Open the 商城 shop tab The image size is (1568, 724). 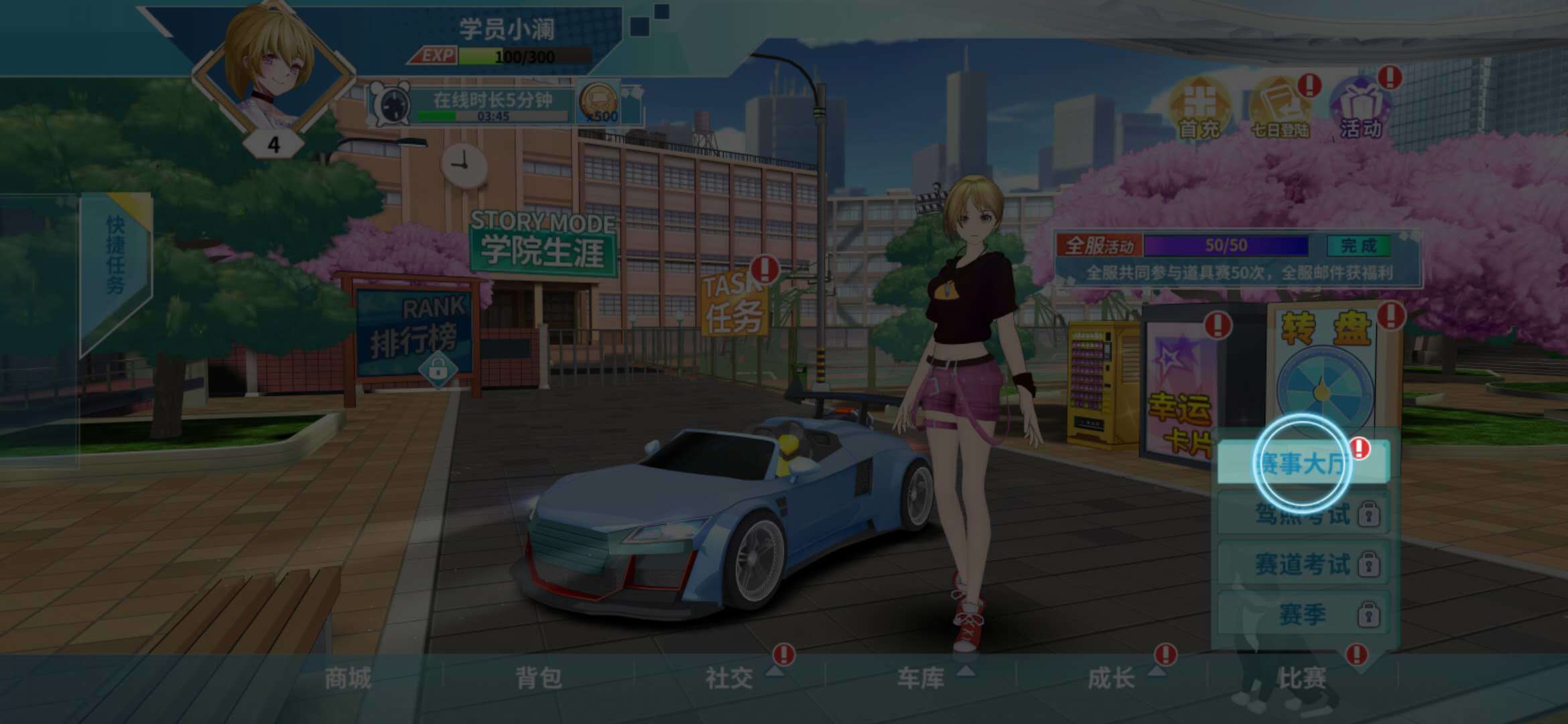[347, 678]
